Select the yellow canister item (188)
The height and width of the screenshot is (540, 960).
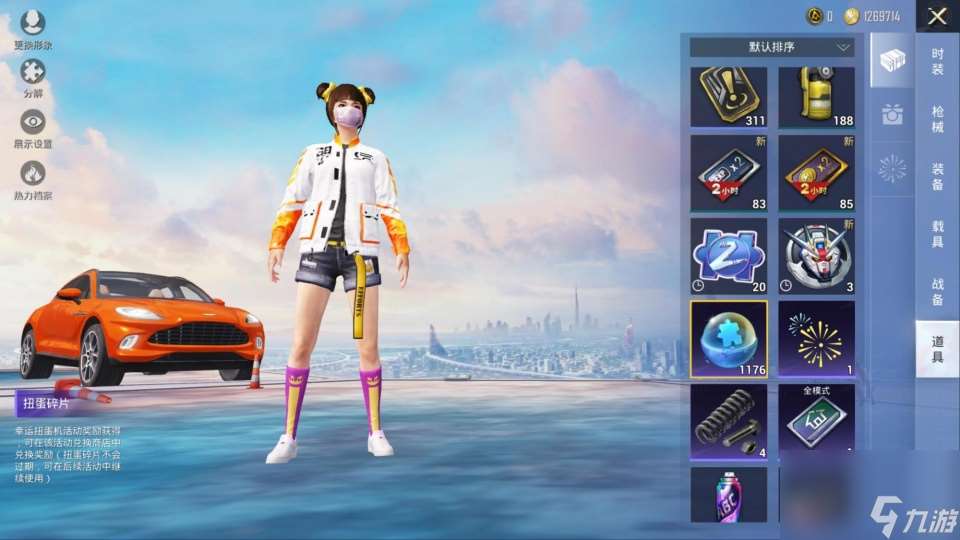817,97
